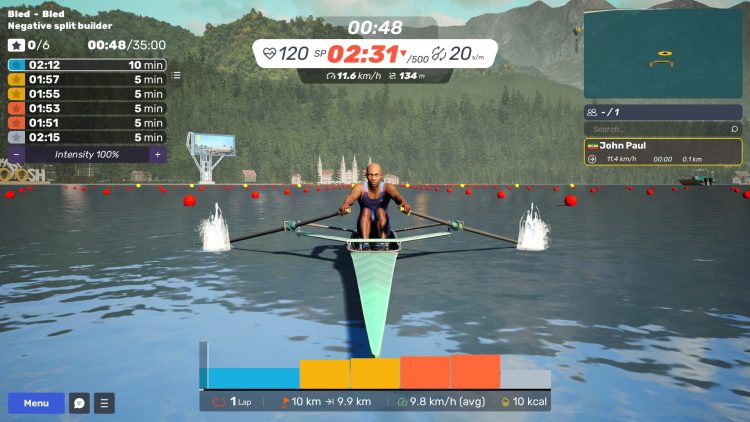Select John Paul in the participant list
Image resolution: width=750 pixels, height=422 pixels.
pos(663,152)
